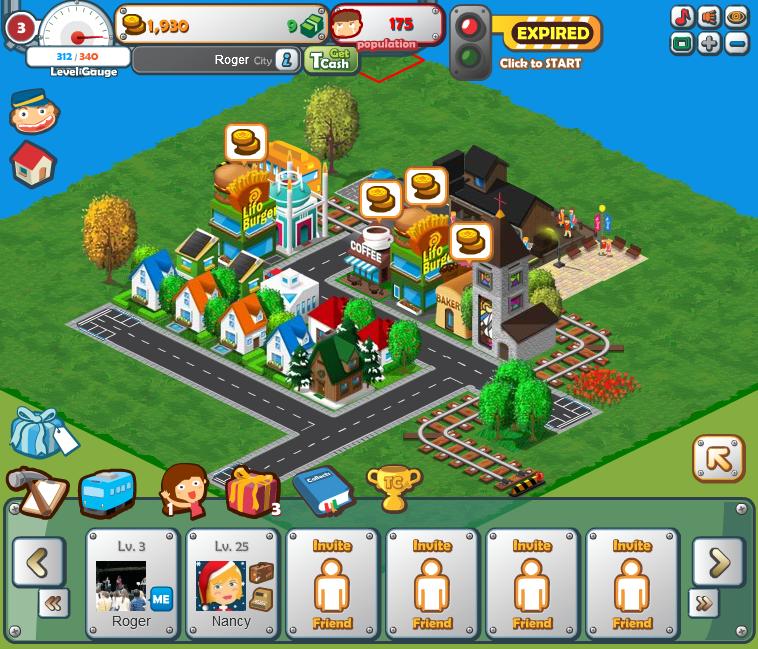Toggle the music note button
The image size is (758, 649).
pyautogui.click(x=683, y=17)
